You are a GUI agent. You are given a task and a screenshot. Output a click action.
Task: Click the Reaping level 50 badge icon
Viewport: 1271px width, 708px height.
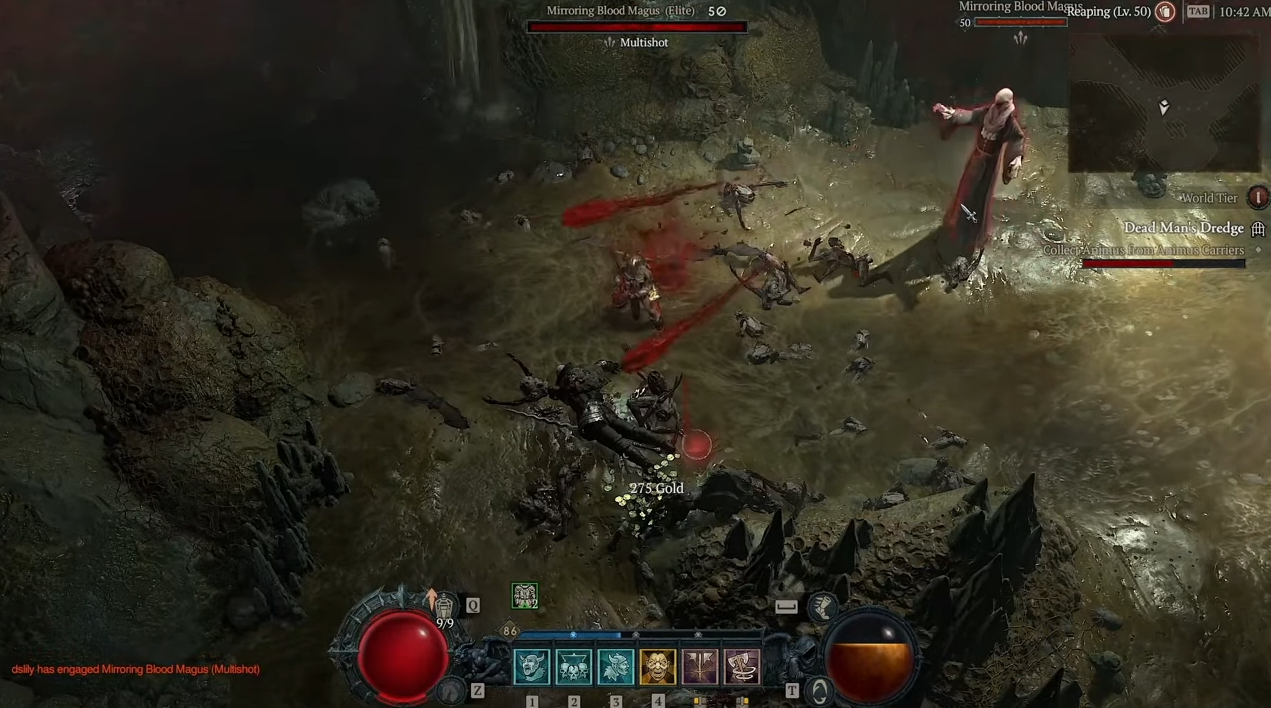[x=1165, y=12]
